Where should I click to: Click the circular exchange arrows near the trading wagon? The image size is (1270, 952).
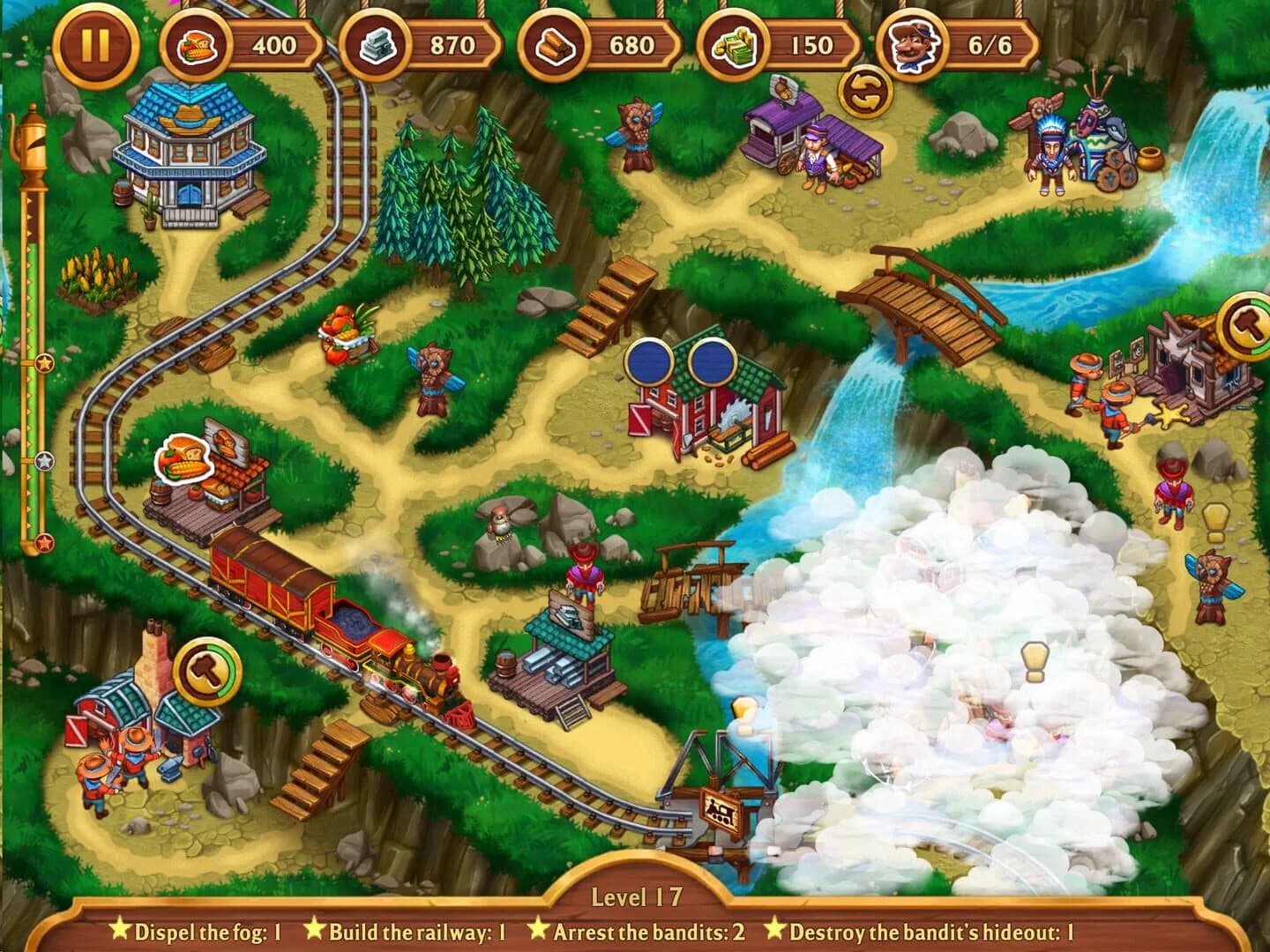tap(863, 88)
